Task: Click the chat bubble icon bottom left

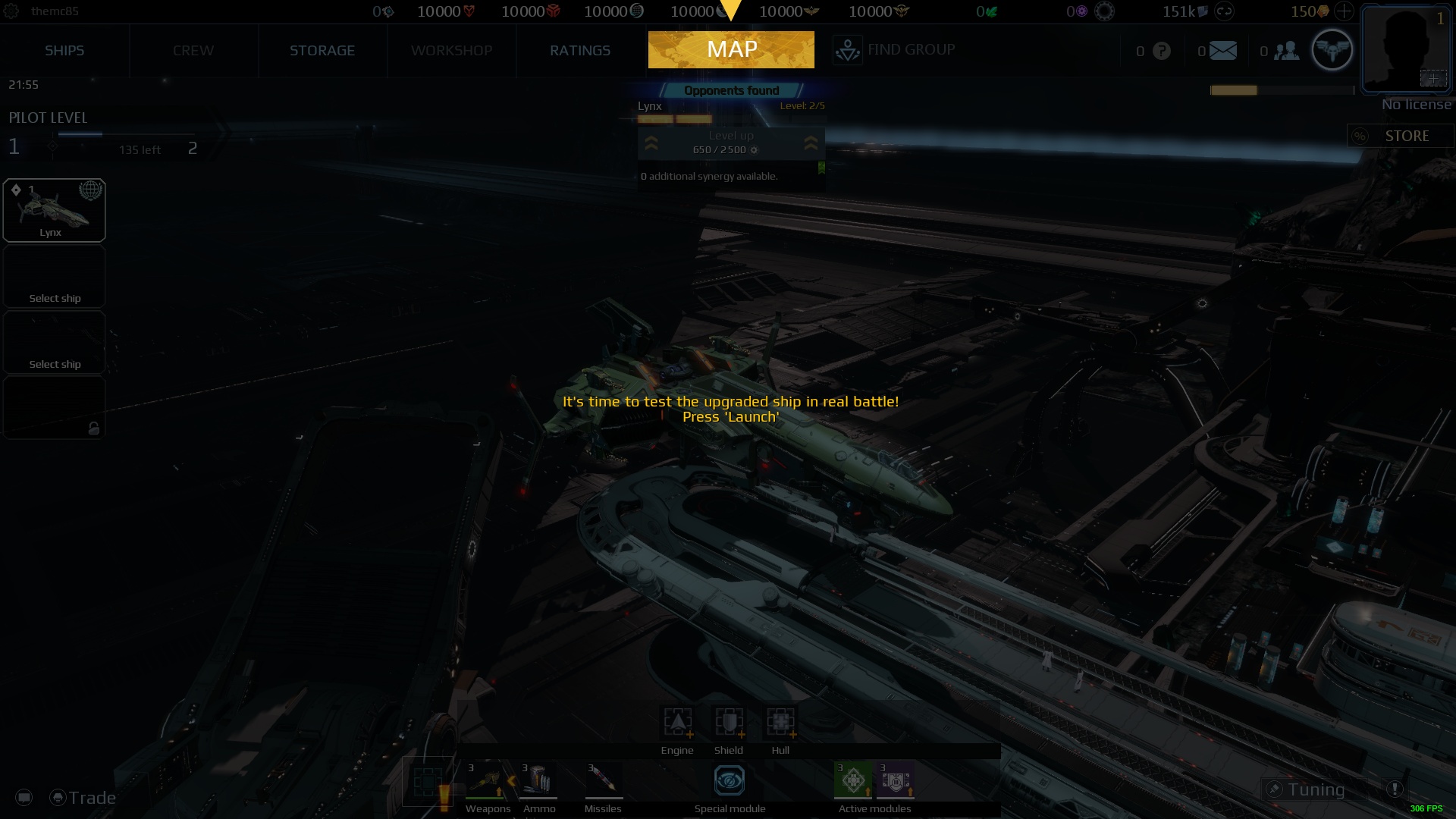Action: coord(24,797)
